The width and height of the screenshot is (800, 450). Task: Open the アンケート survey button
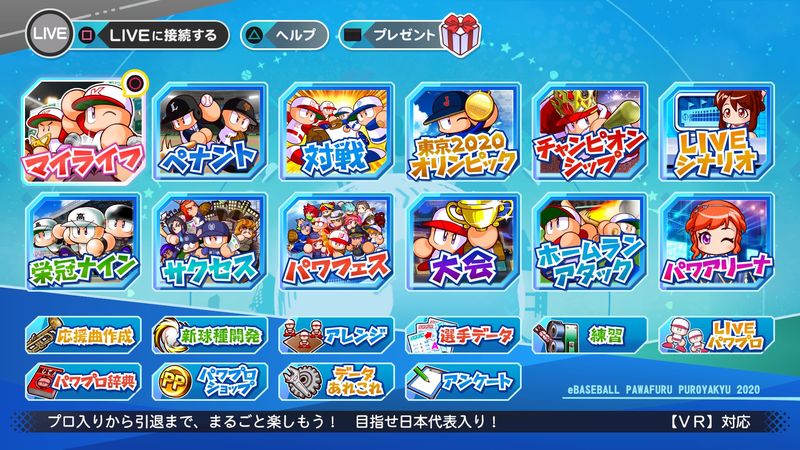pos(463,380)
